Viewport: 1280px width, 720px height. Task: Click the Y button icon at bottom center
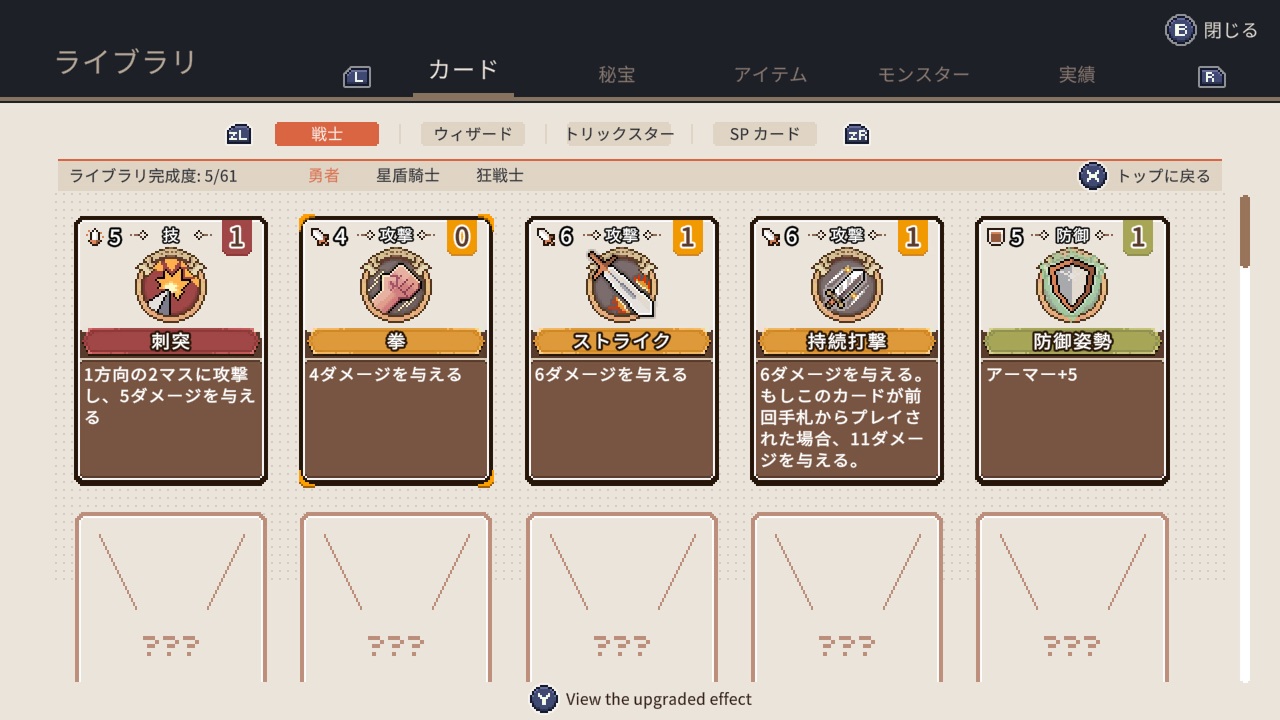[x=544, y=699]
